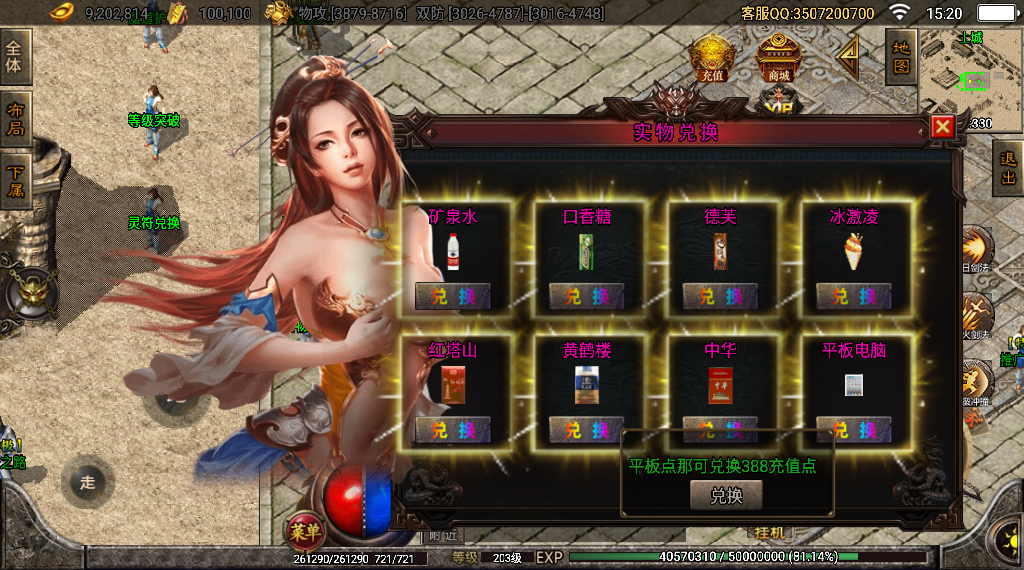Exchange for 德芙 chocolate
Screen dimensions: 1024x570
coord(720,296)
